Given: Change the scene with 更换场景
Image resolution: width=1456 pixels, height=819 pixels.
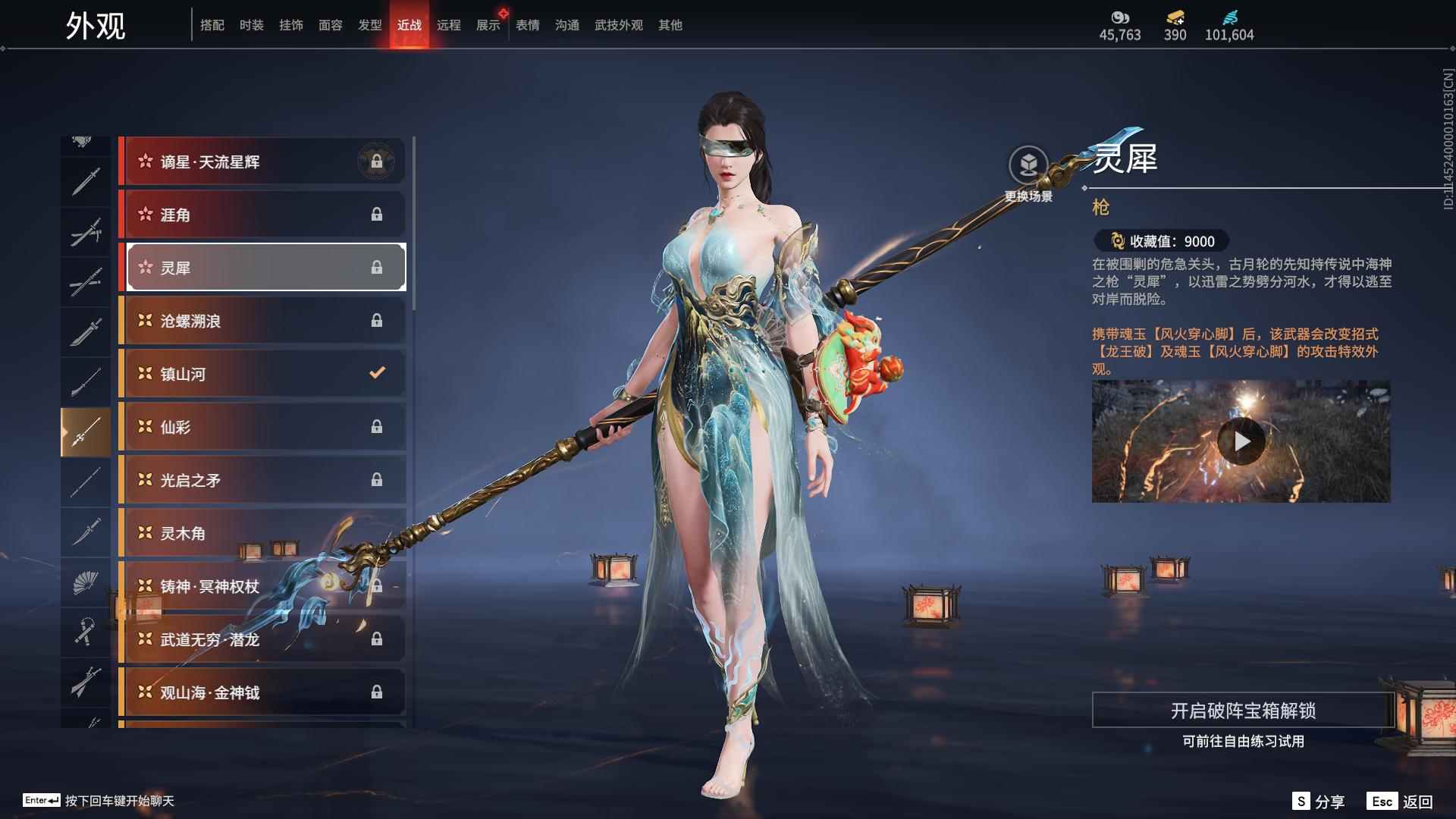Looking at the screenshot, I should click(x=1028, y=174).
